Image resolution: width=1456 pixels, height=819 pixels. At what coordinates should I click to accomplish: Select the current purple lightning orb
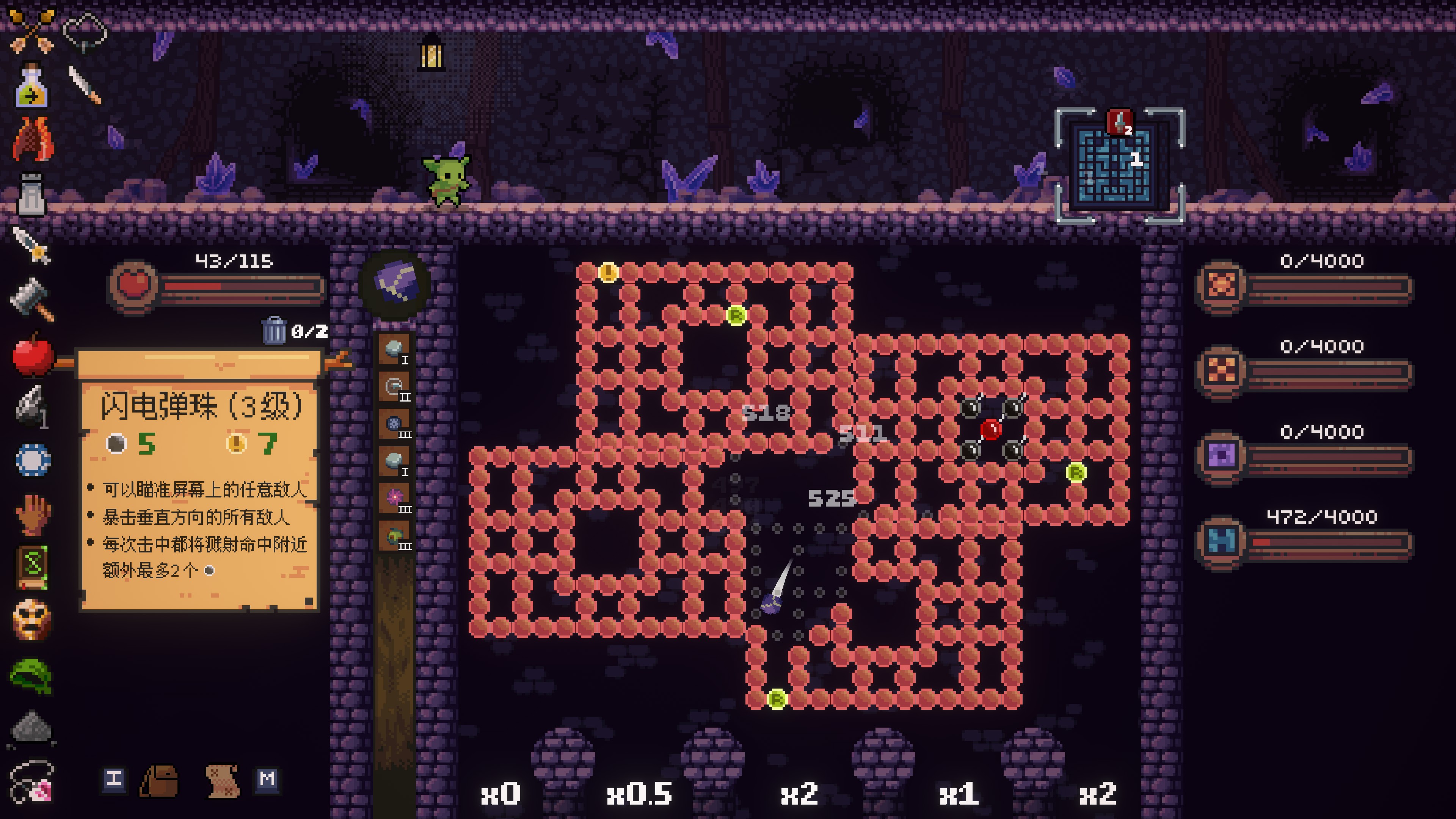(x=395, y=284)
